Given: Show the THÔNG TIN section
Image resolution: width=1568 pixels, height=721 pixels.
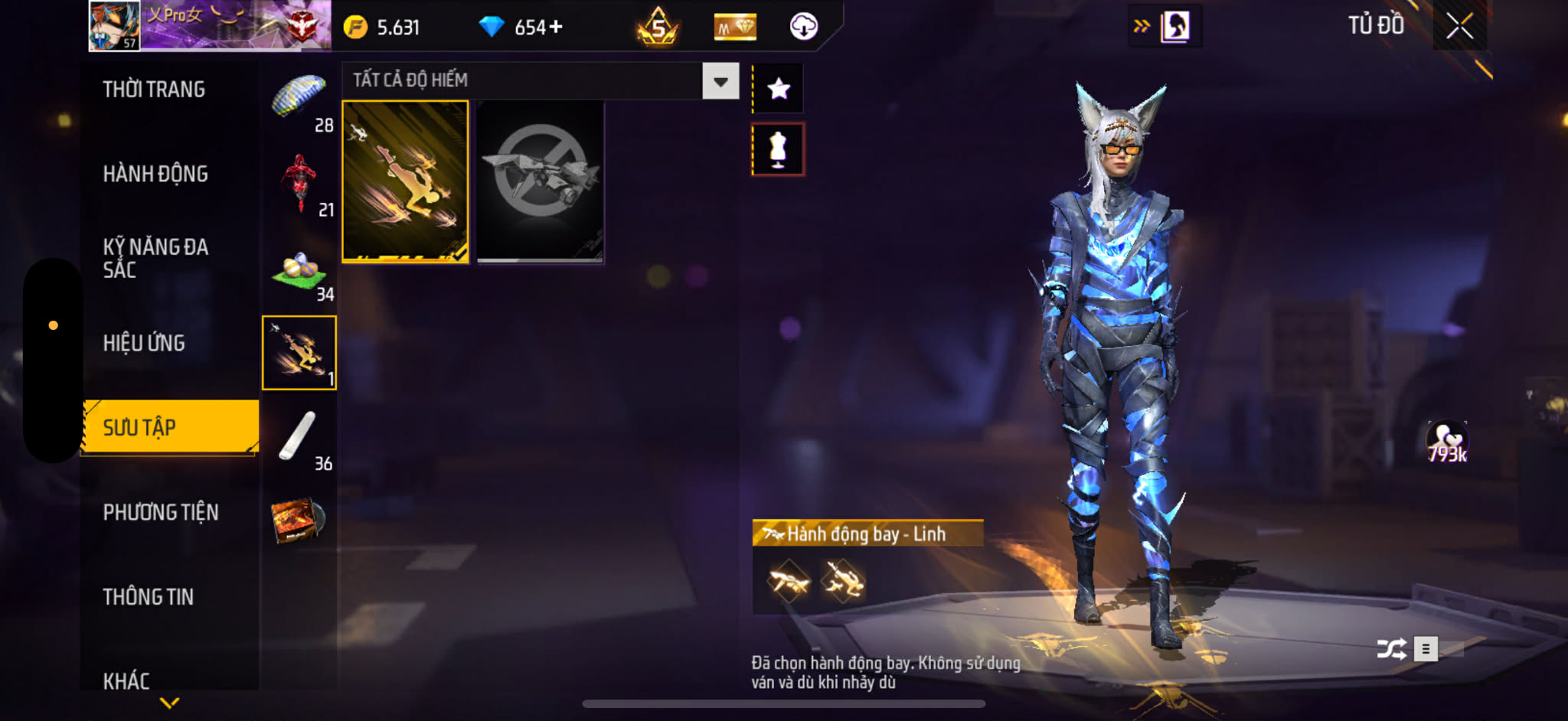Looking at the screenshot, I should pyautogui.click(x=149, y=597).
